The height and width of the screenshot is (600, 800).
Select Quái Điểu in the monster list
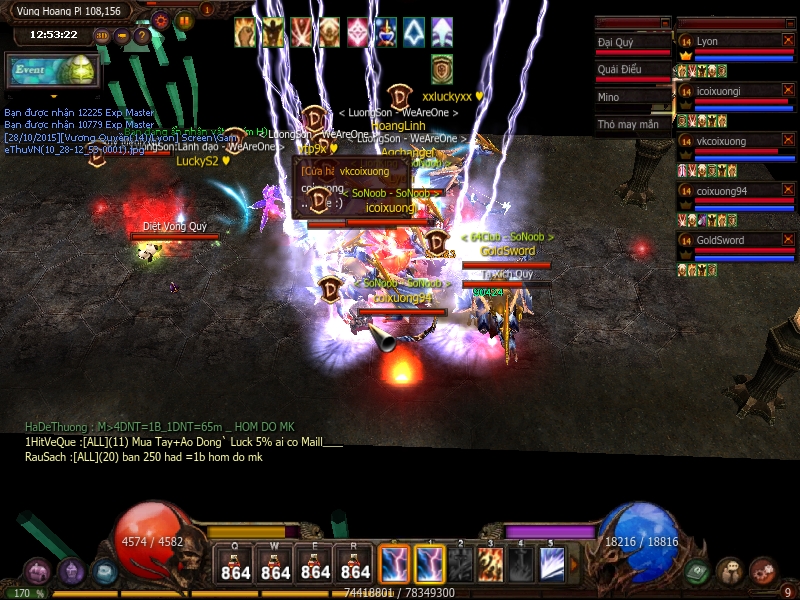632,70
